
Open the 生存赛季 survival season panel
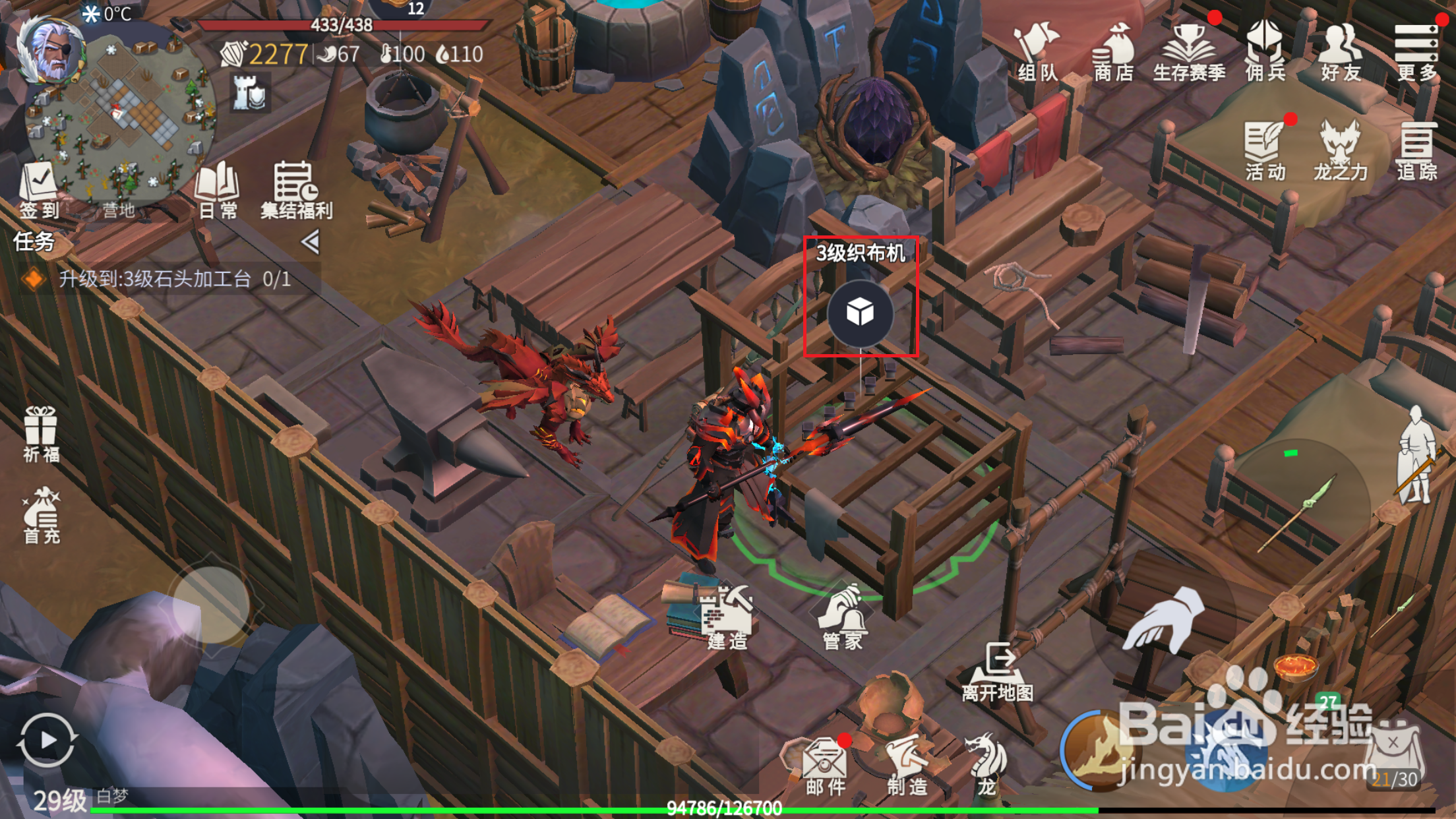click(1189, 53)
